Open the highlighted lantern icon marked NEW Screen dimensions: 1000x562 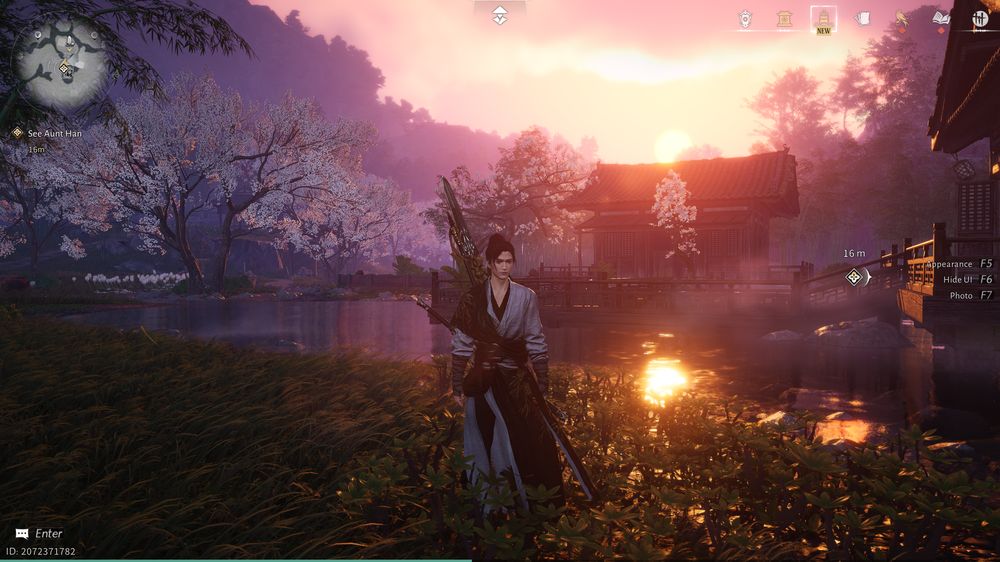[823, 18]
